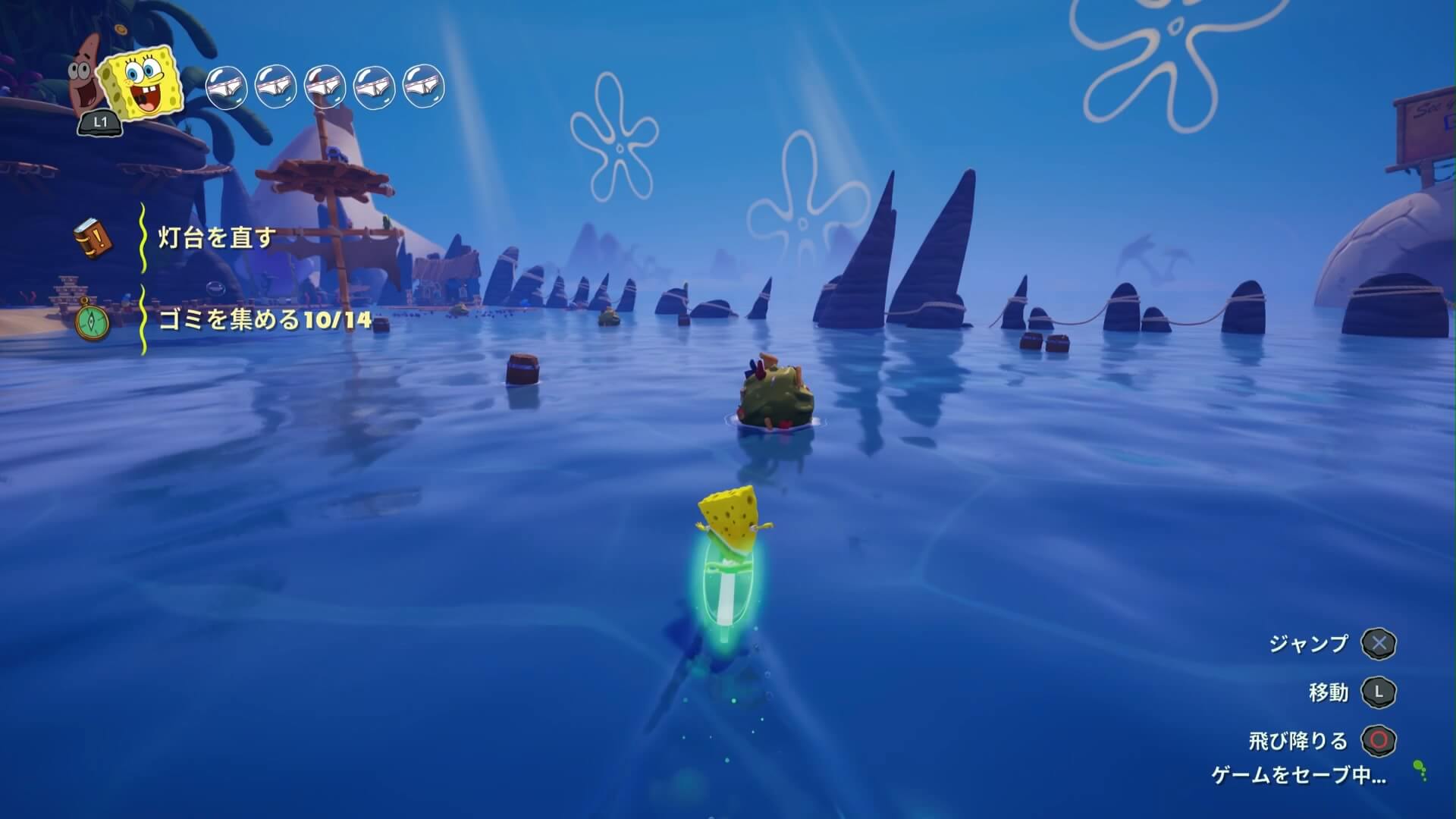Select the ゴミを集める objective entry

tap(265, 320)
